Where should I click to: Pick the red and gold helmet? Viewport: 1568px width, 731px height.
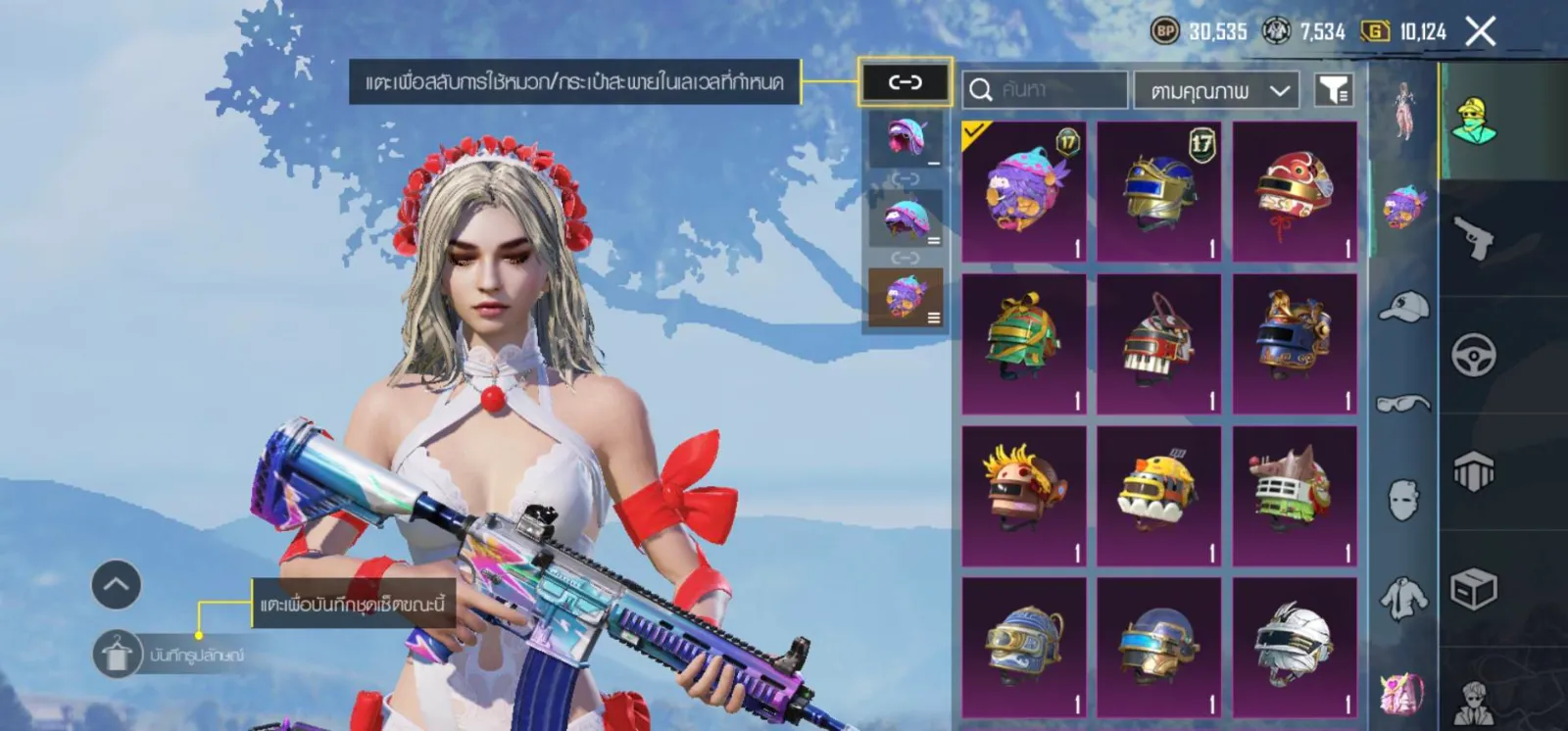[1295, 191]
